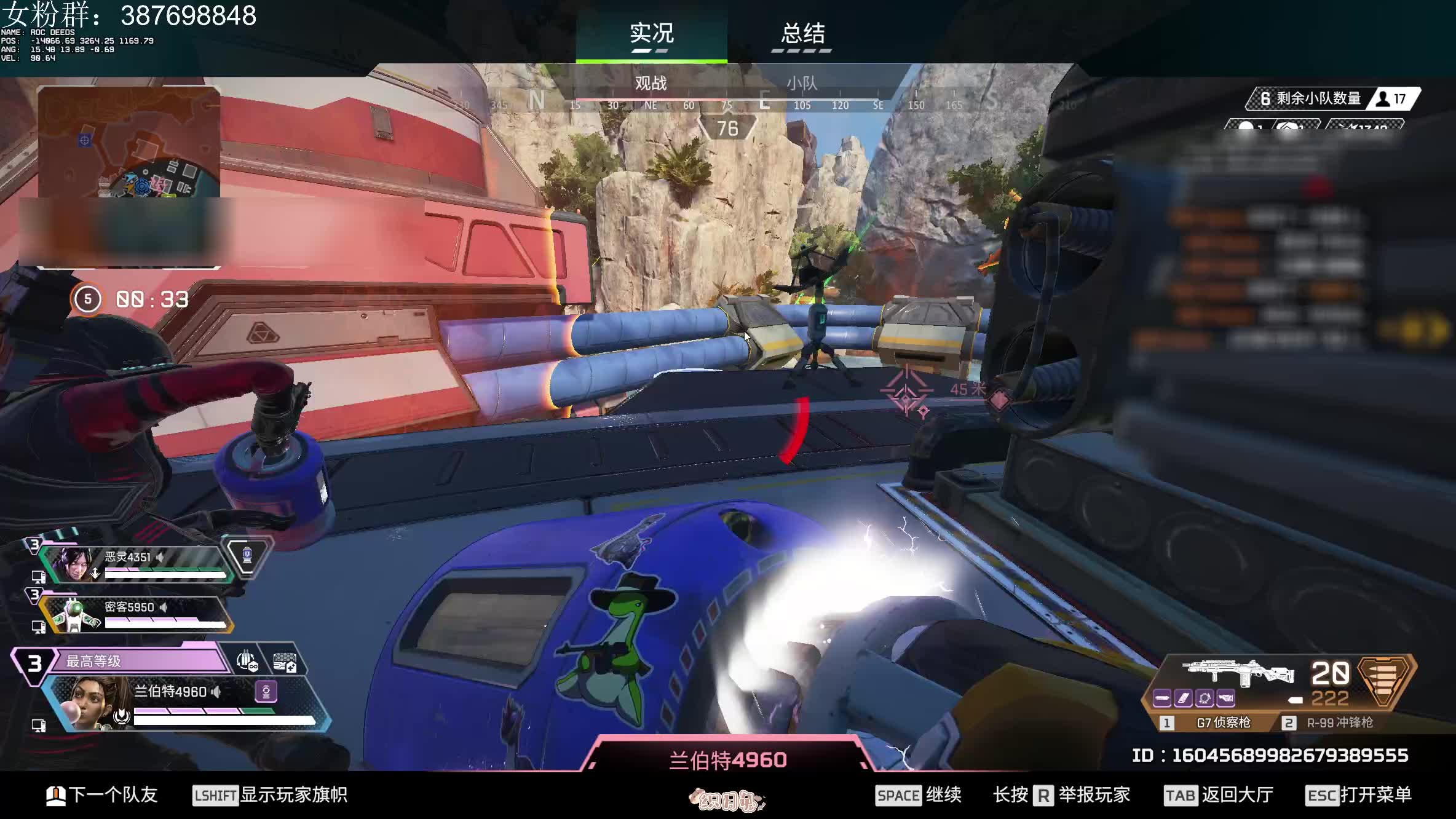
Task: Select the 观战 spectate sub-tab
Action: click(x=651, y=83)
